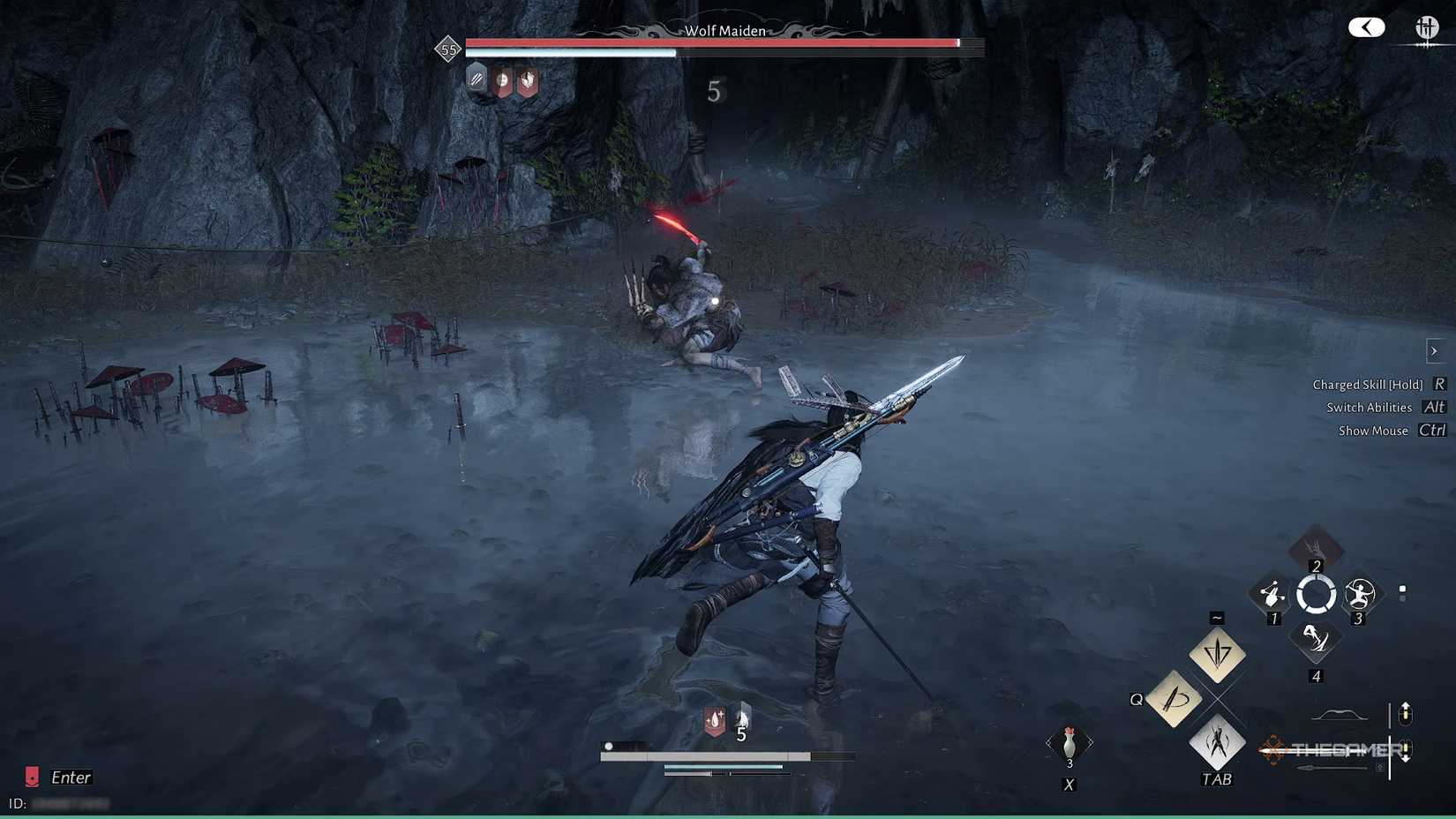Screen dimensions: 1456x819
Task: Click the spear weapon icon in the weapon selector
Action: (1331, 767)
